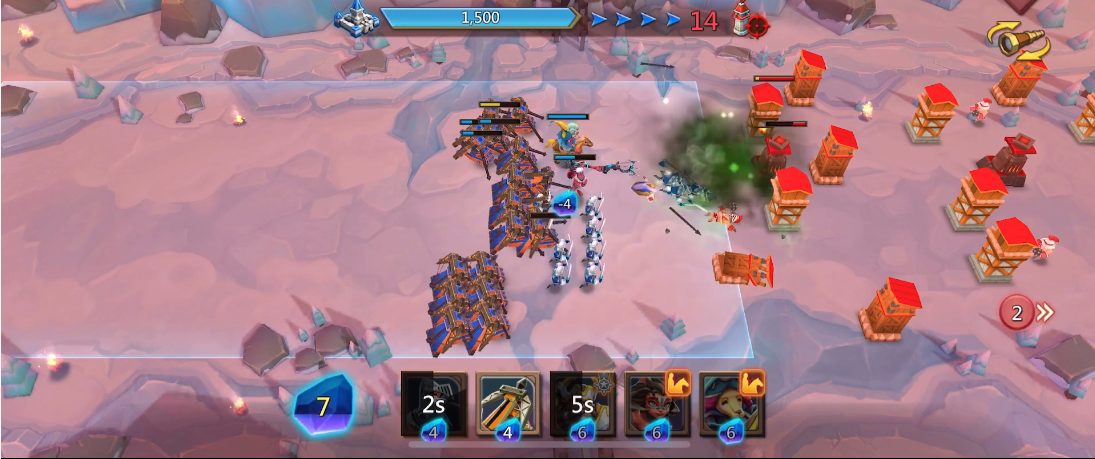Select the knight card on 2s cooldown
The image size is (1095, 459).
434,404
